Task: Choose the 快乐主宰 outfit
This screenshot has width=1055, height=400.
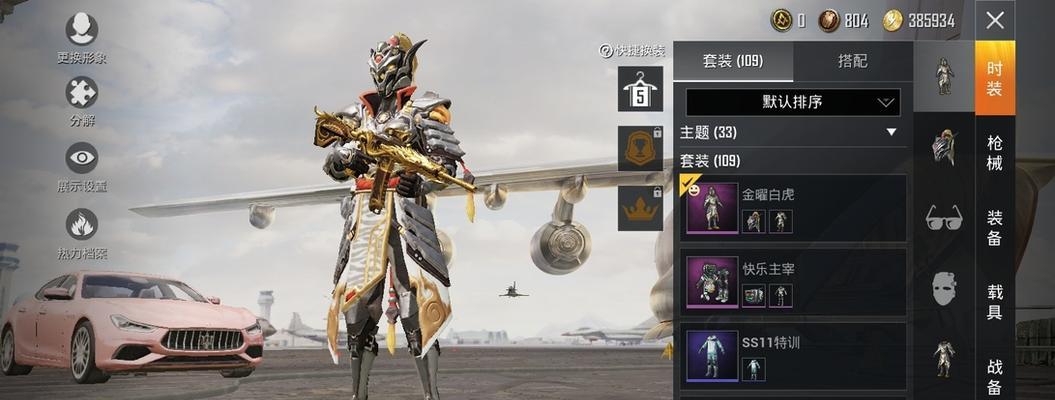Action: pos(795,282)
